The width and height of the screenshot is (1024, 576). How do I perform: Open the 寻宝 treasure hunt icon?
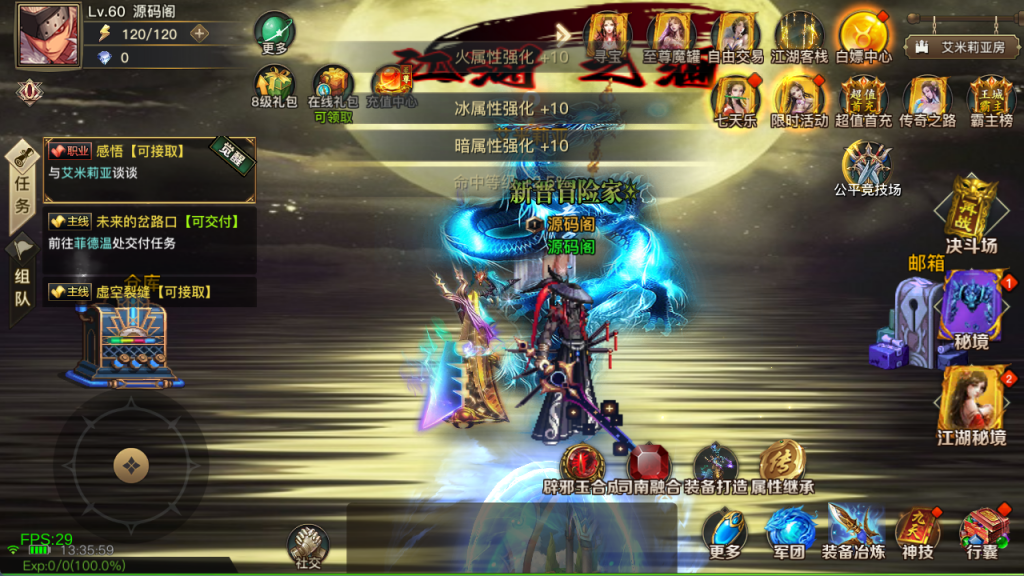pyautogui.click(x=607, y=34)
